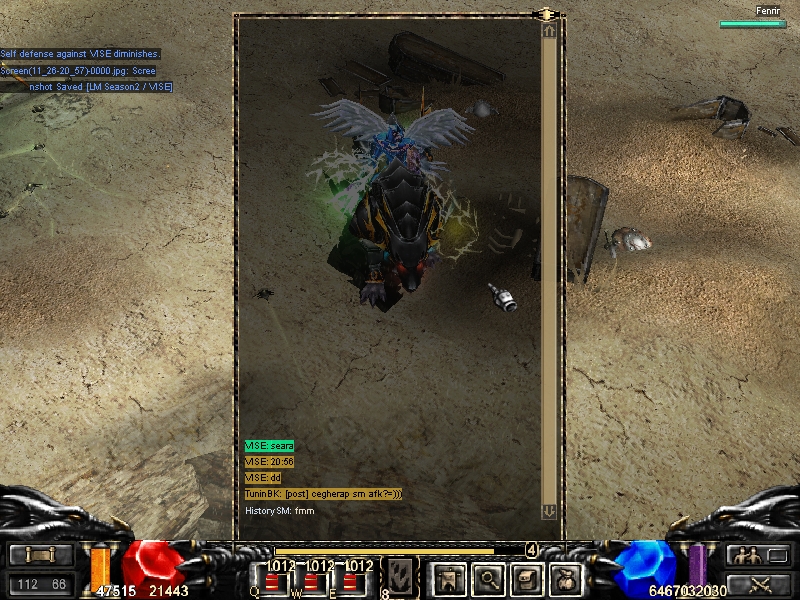The image size is (800, 600).
Task: Click the magnifying glass button
Action: tap(487, 577)
